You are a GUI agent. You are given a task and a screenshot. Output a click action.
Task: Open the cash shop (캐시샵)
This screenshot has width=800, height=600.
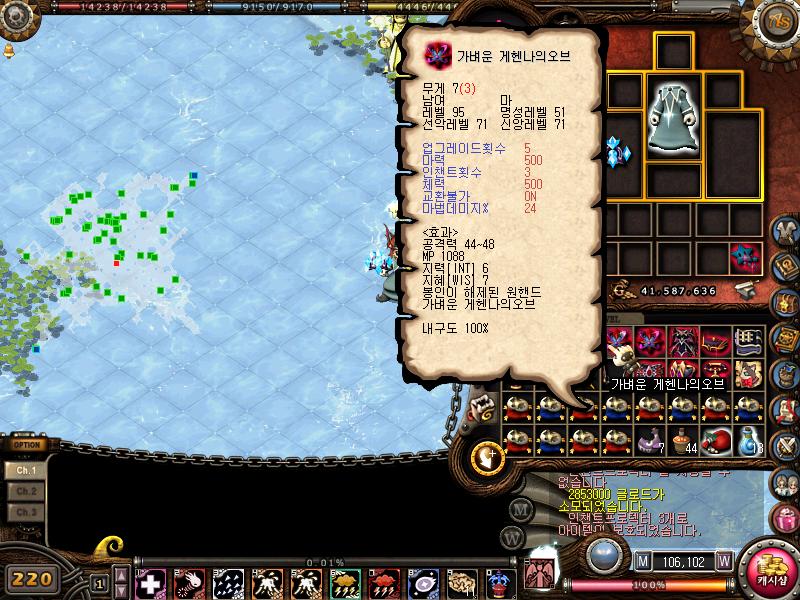[x=771, y=574]
